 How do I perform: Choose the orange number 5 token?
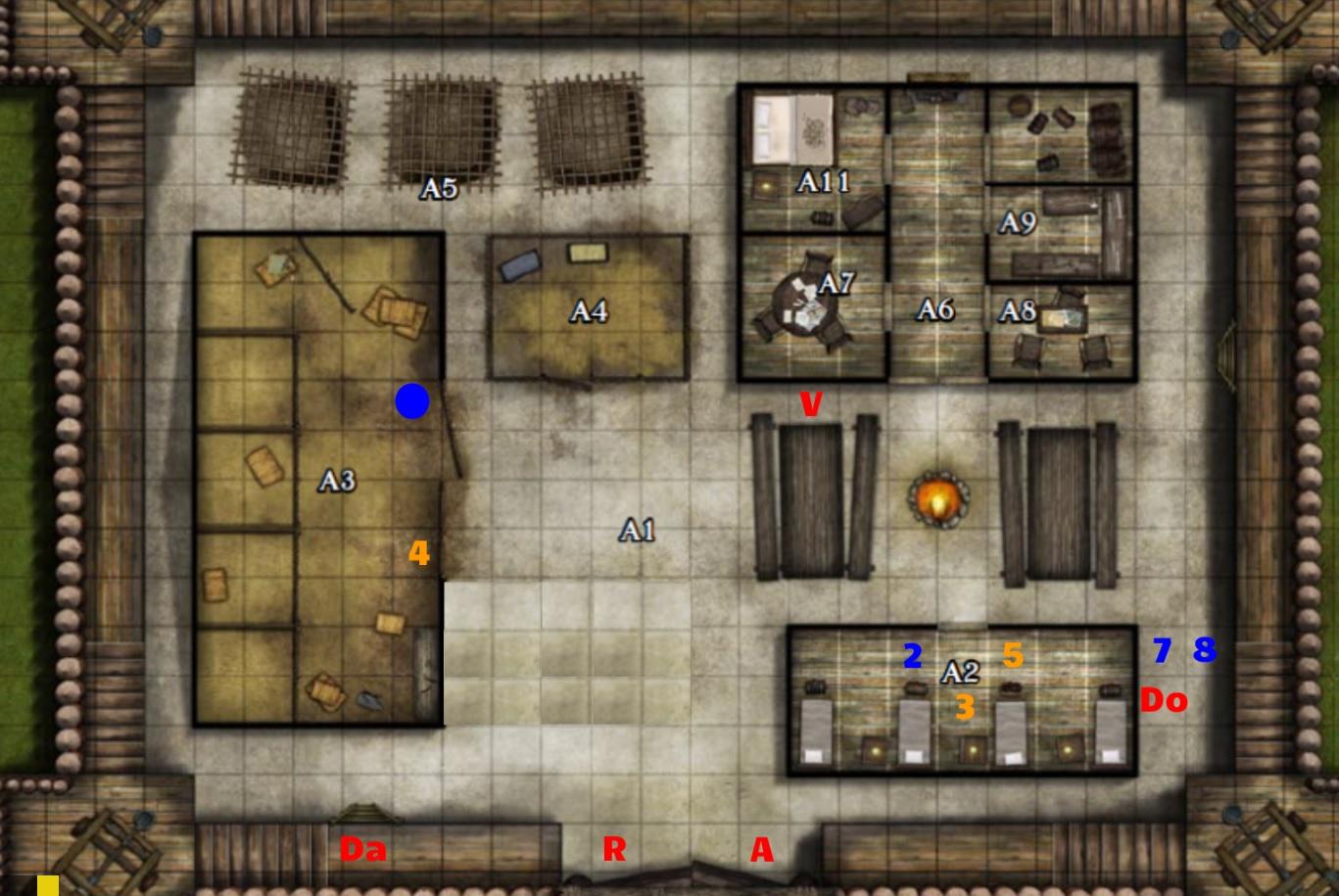[1013, 655]
